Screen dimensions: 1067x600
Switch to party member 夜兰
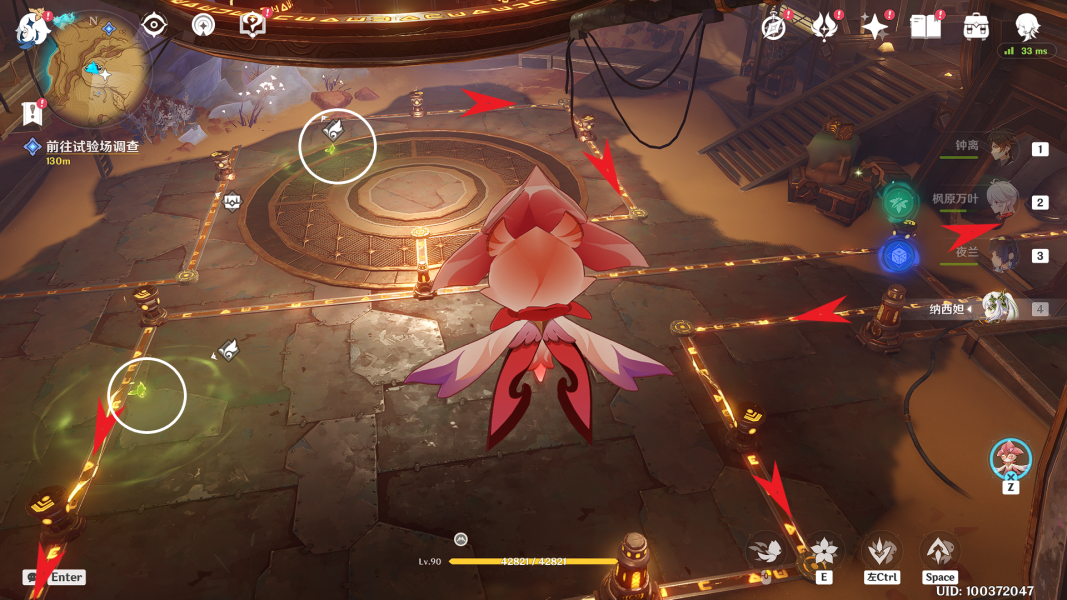click(1000, 255)
